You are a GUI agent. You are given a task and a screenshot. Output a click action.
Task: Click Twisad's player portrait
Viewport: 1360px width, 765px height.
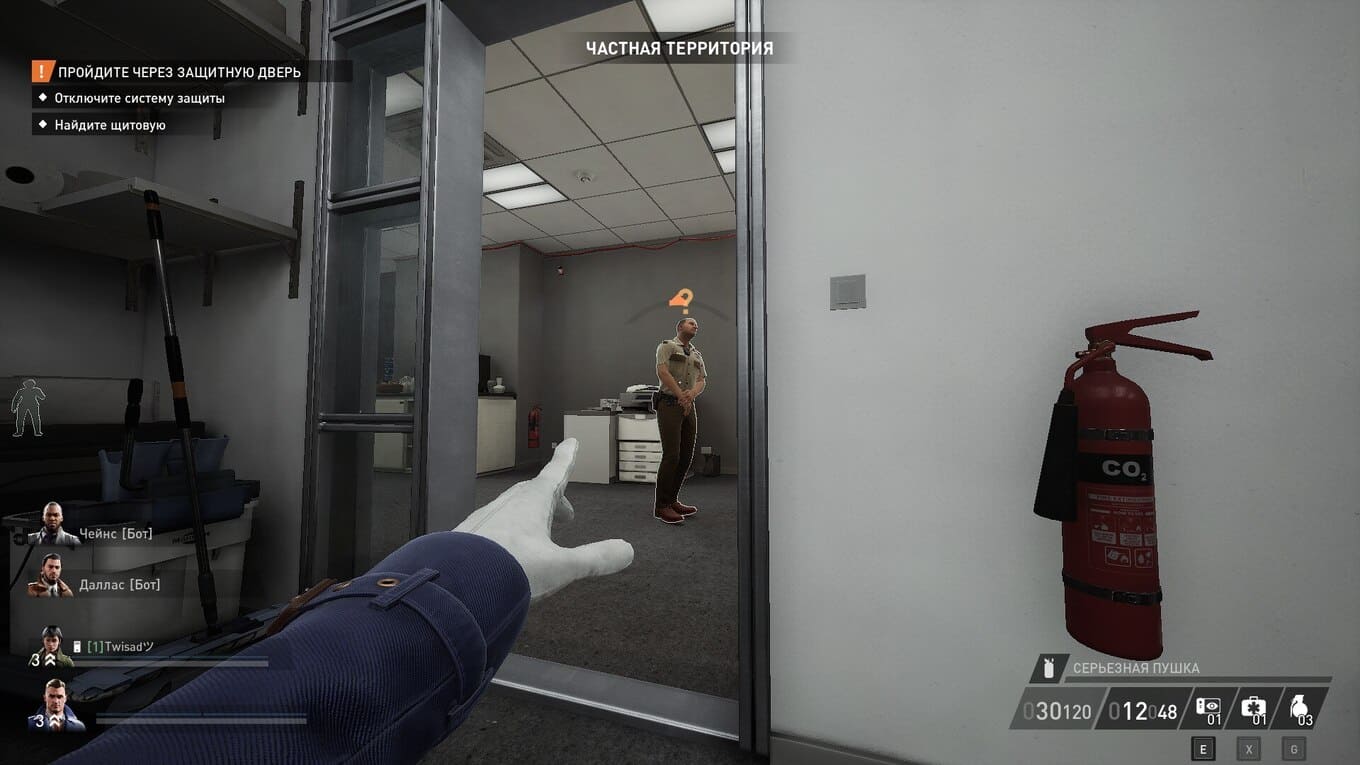[53, 646]
